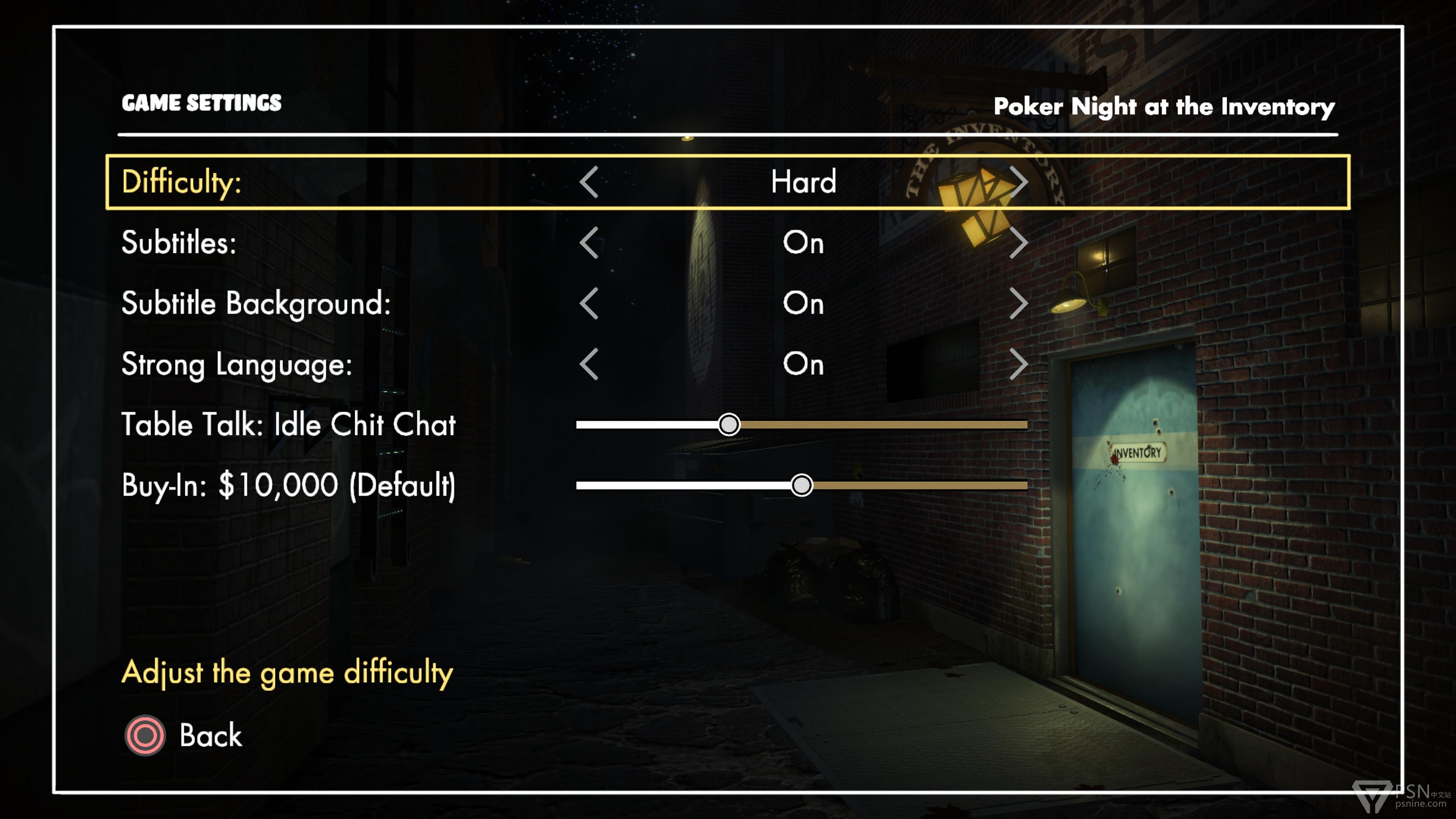
Task: Go Back from Game Settings
Action: (x=184, y=735)
